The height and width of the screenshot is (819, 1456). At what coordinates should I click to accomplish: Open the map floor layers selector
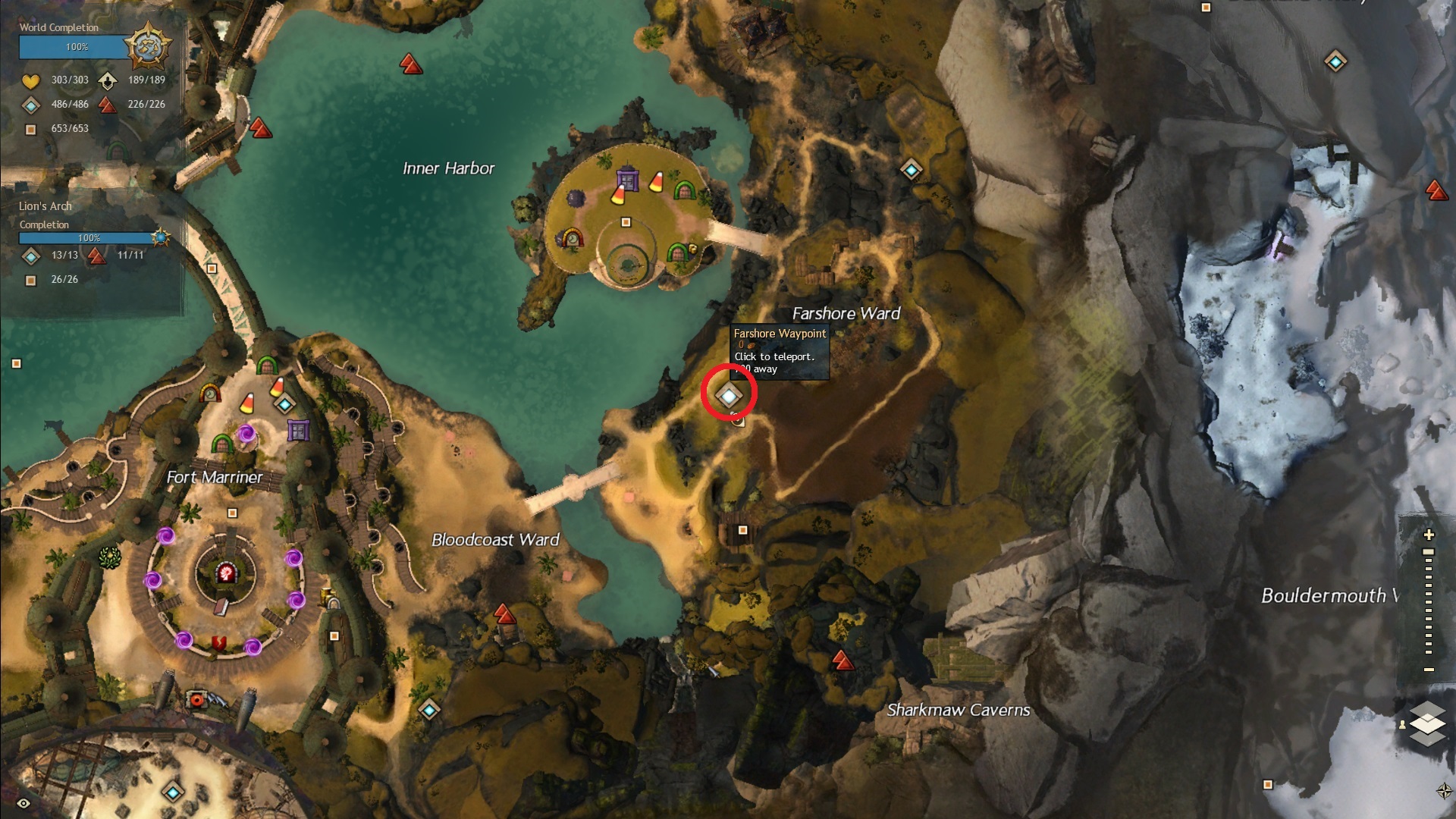[1427, 723]
